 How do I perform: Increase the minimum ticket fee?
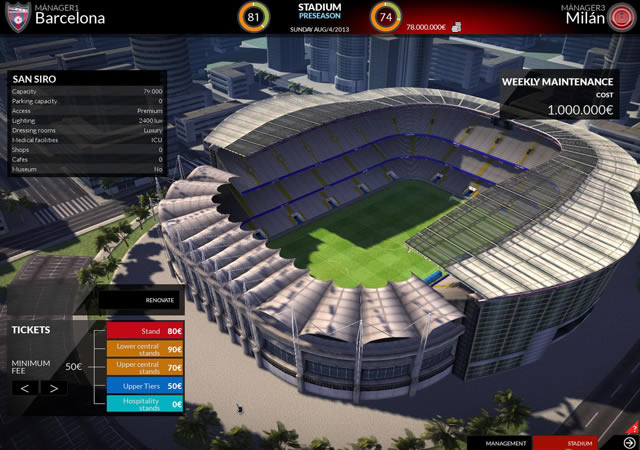54,387
